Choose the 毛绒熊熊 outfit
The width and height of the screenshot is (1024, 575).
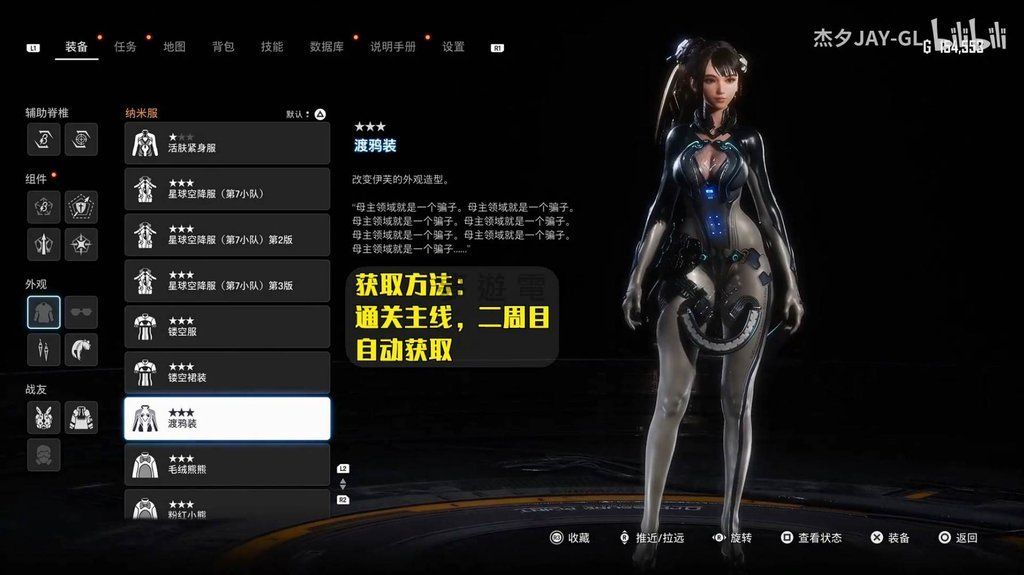point(227,465)
